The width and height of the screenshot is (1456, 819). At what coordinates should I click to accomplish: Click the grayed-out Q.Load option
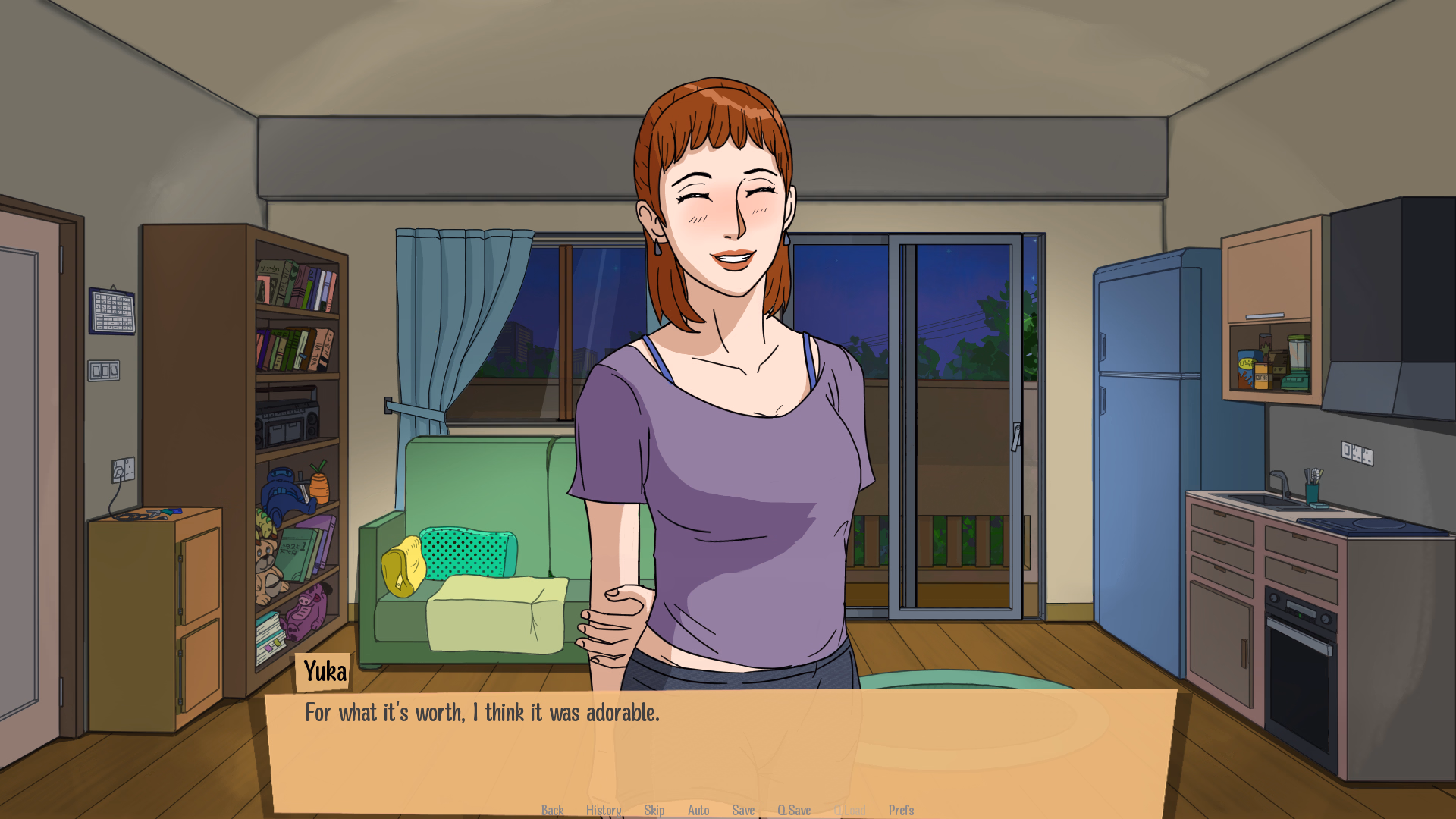pyautogui.click(x=851, y=810)
